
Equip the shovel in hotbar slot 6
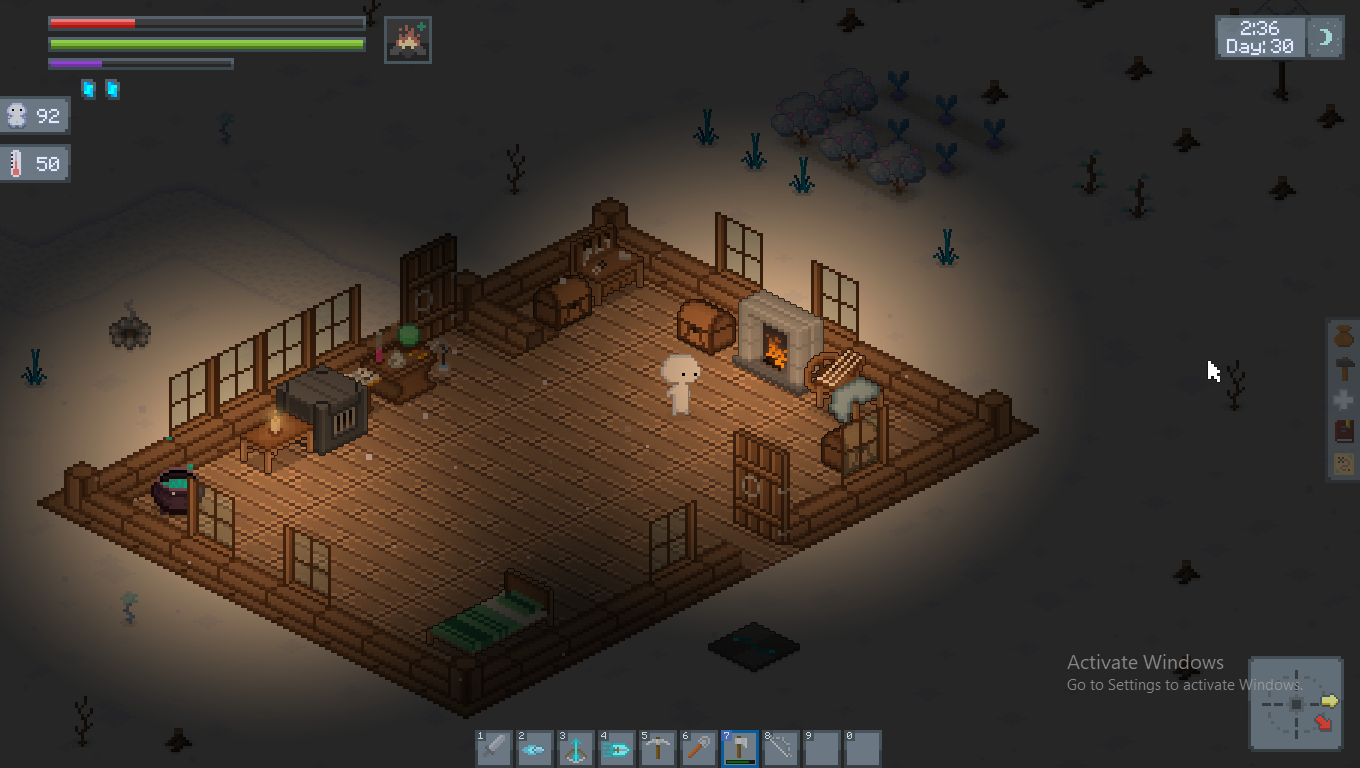pyautogui.click(x=699, y=749)
